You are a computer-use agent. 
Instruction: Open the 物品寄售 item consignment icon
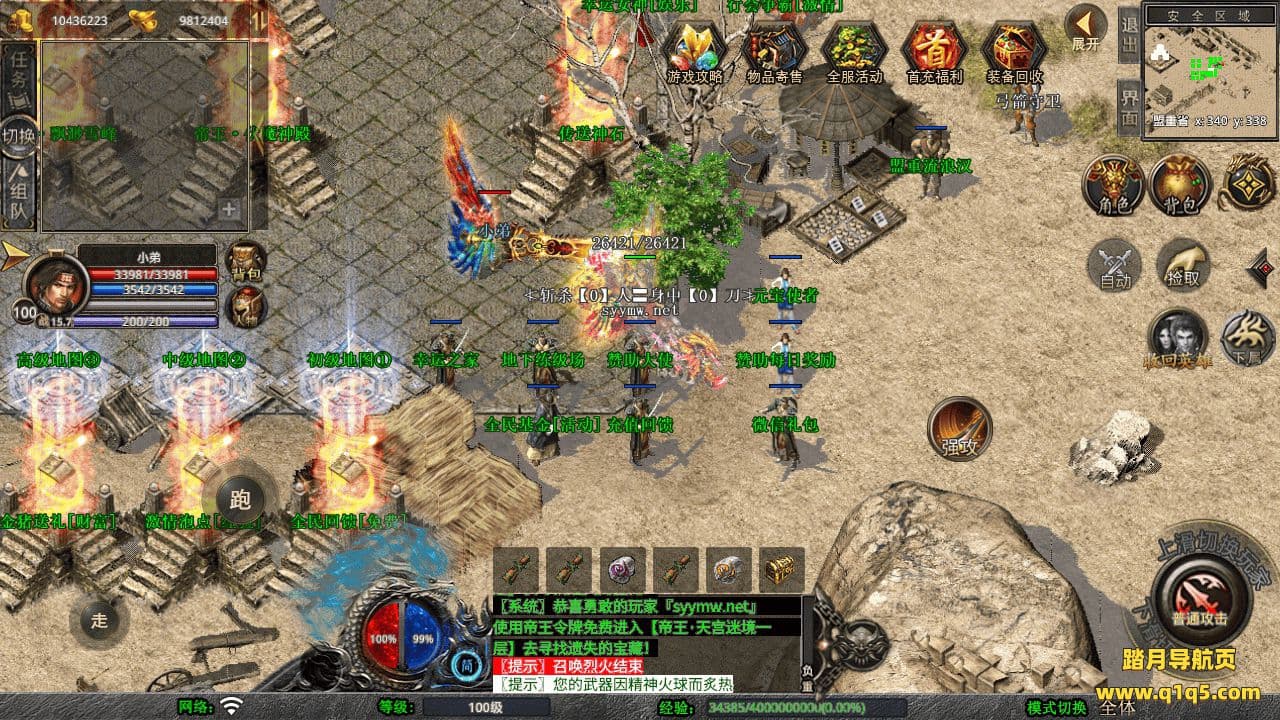tap(774, 52)
